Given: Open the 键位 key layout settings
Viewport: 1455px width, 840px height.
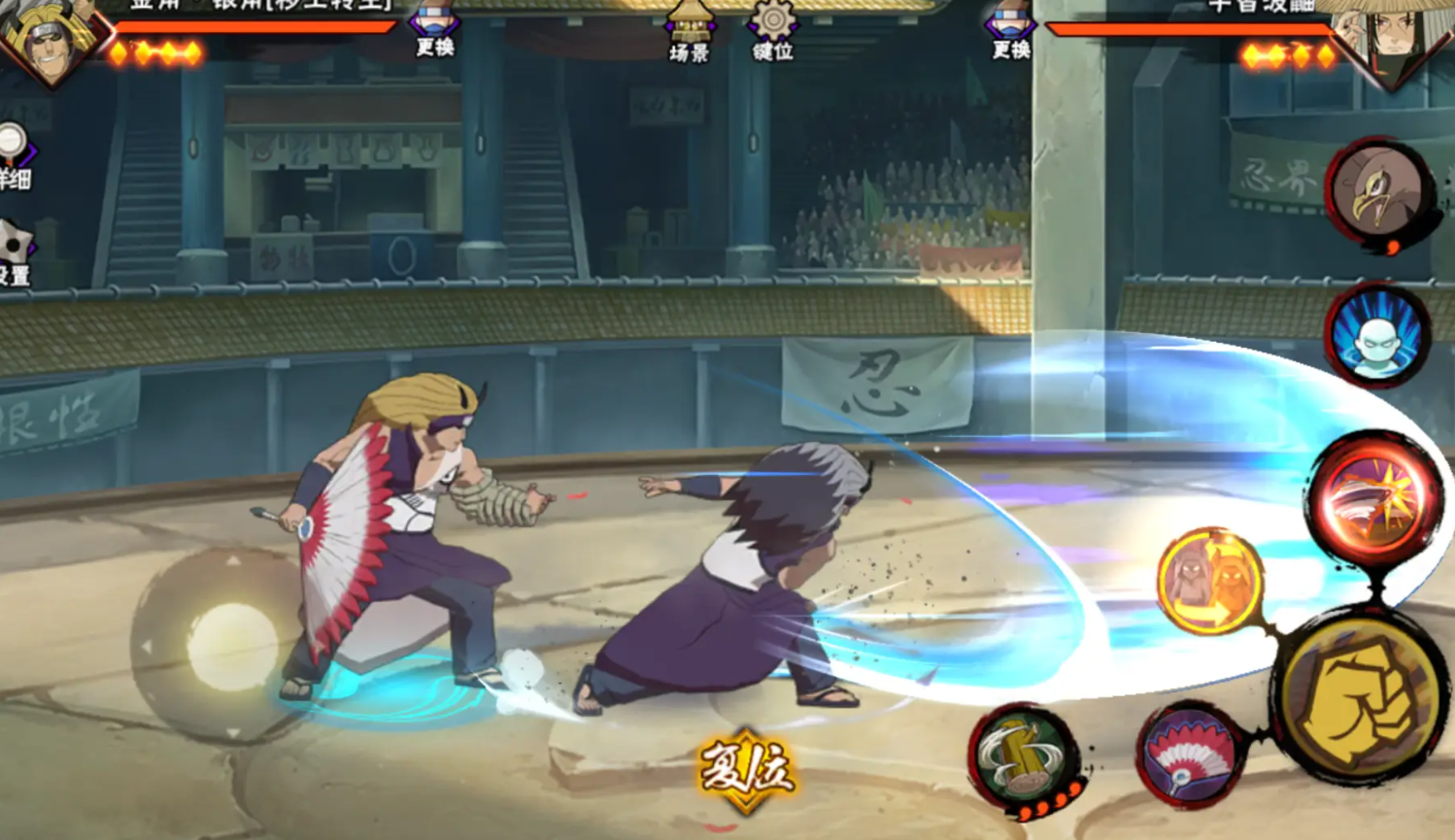Looking at the screenshot, I should click(773, 31).
